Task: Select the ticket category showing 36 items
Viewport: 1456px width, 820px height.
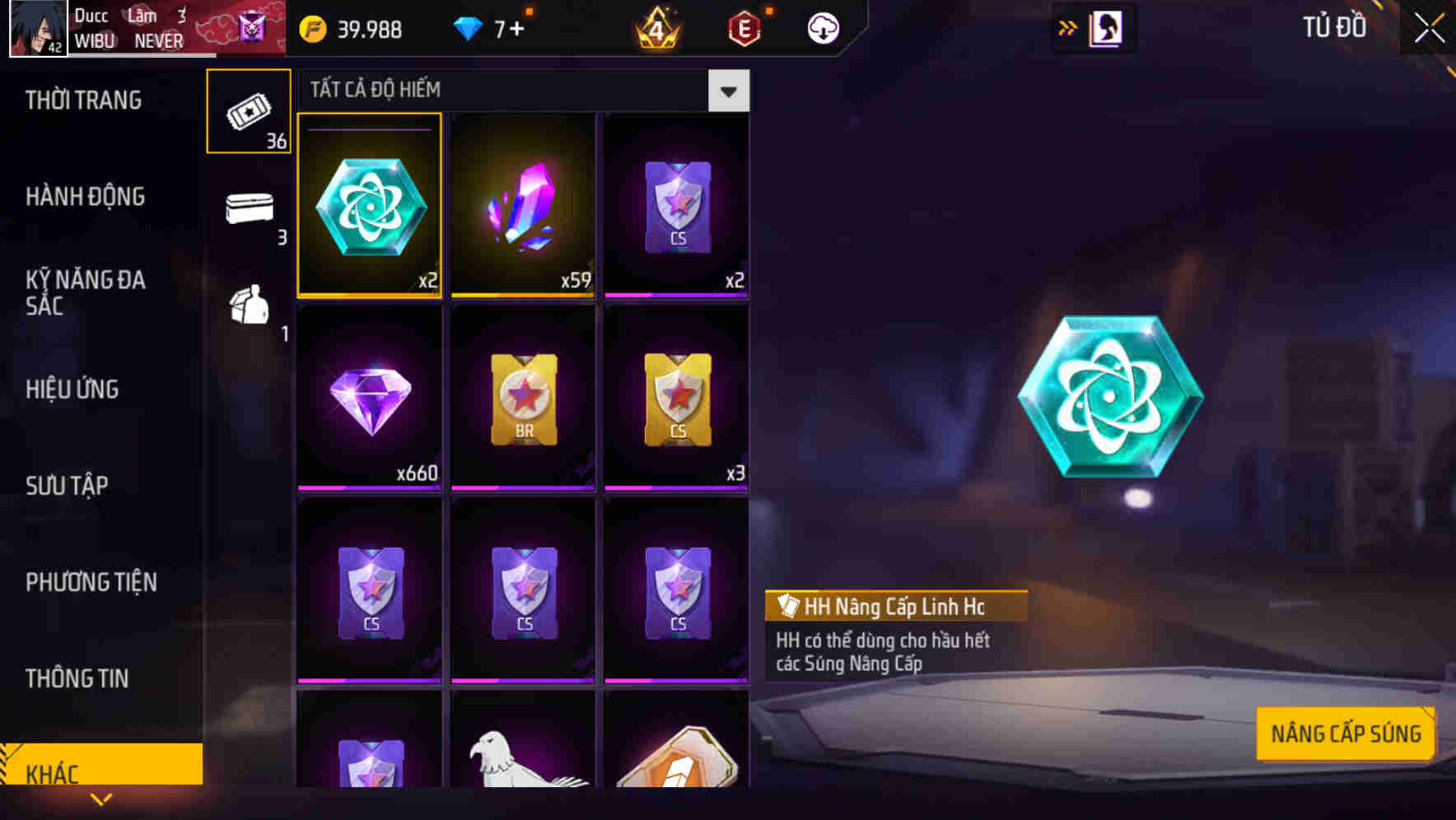Action: tap(248, 110)
